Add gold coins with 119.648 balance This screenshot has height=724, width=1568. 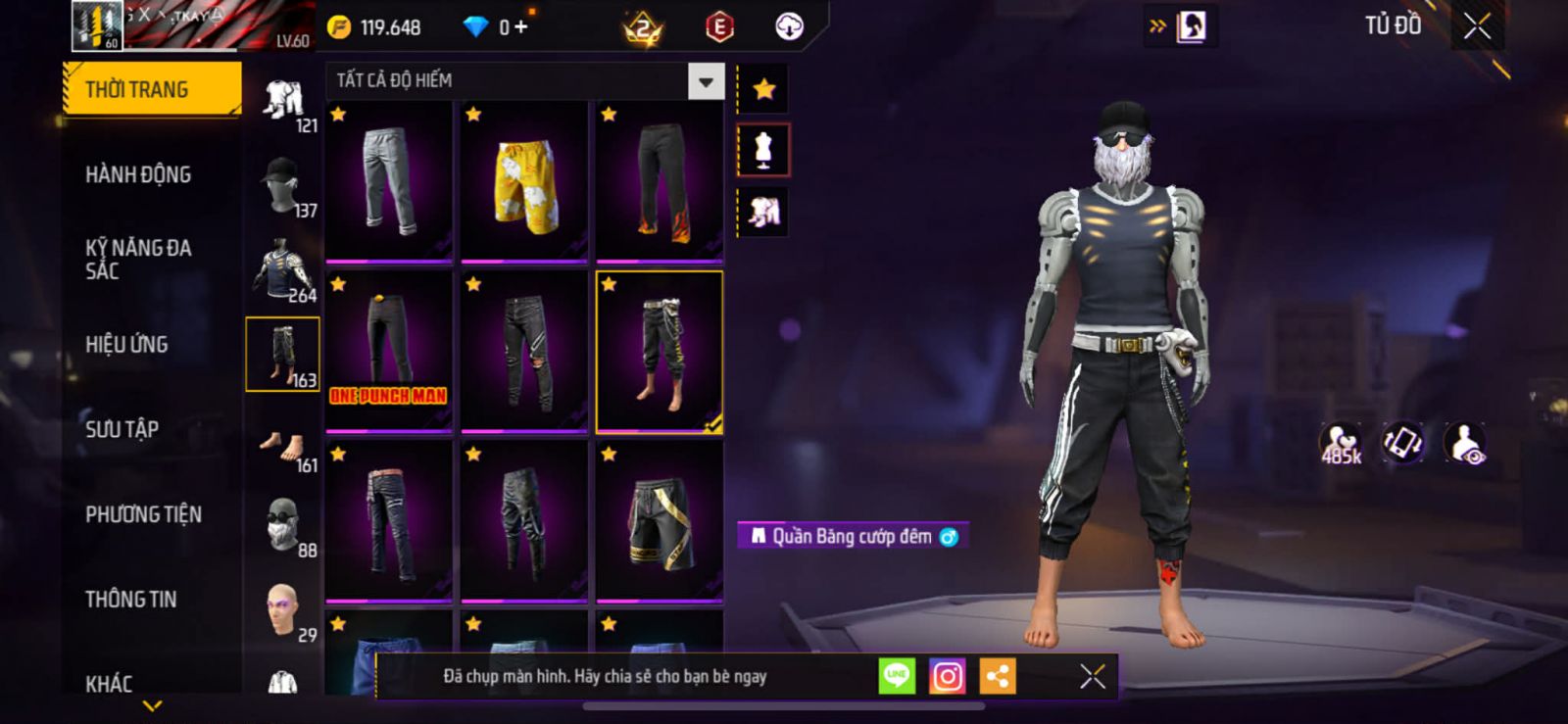[380, 27]
